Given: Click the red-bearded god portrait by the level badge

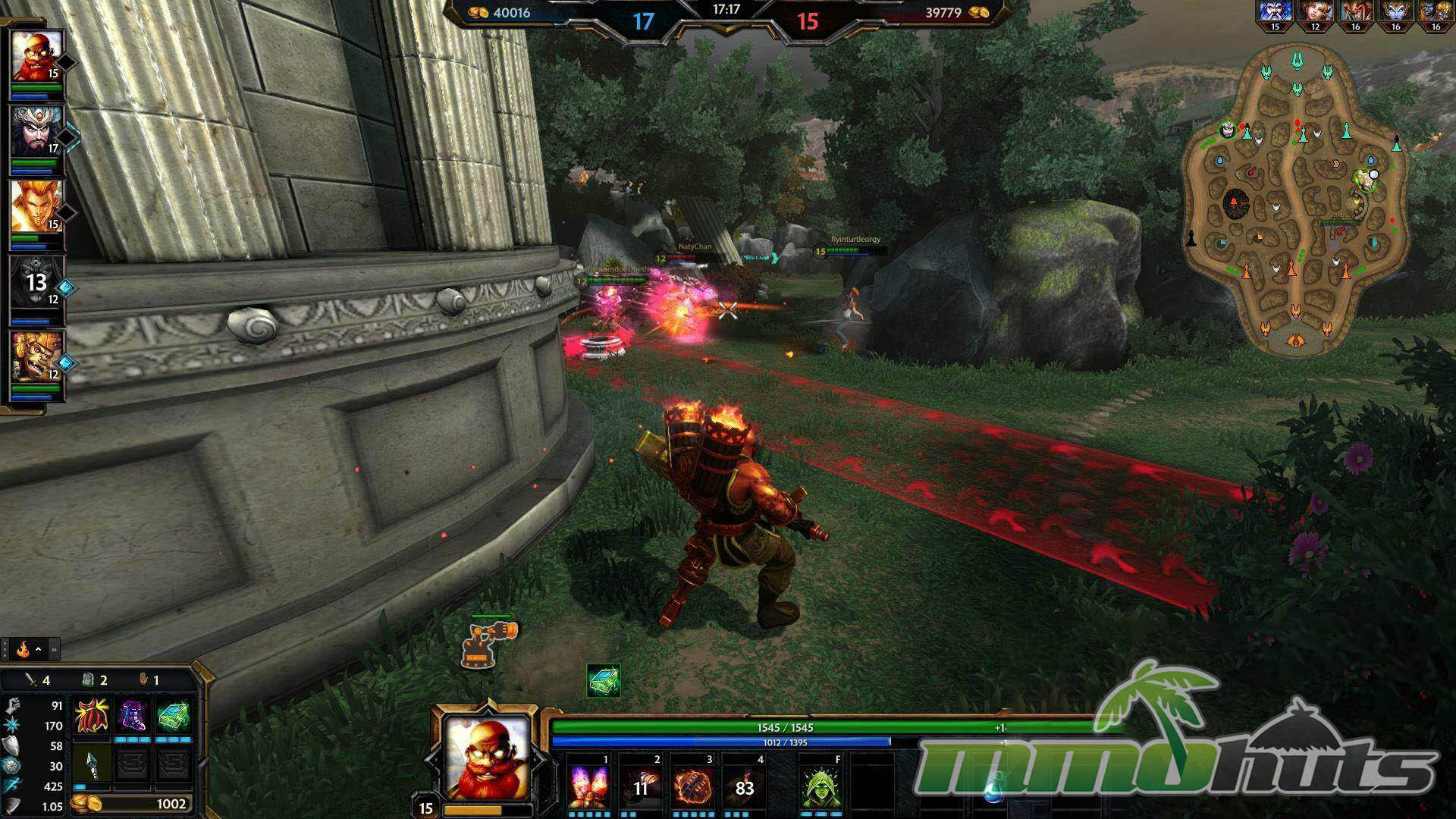Looking at the screenshot, I should click(x=486, y=757).
